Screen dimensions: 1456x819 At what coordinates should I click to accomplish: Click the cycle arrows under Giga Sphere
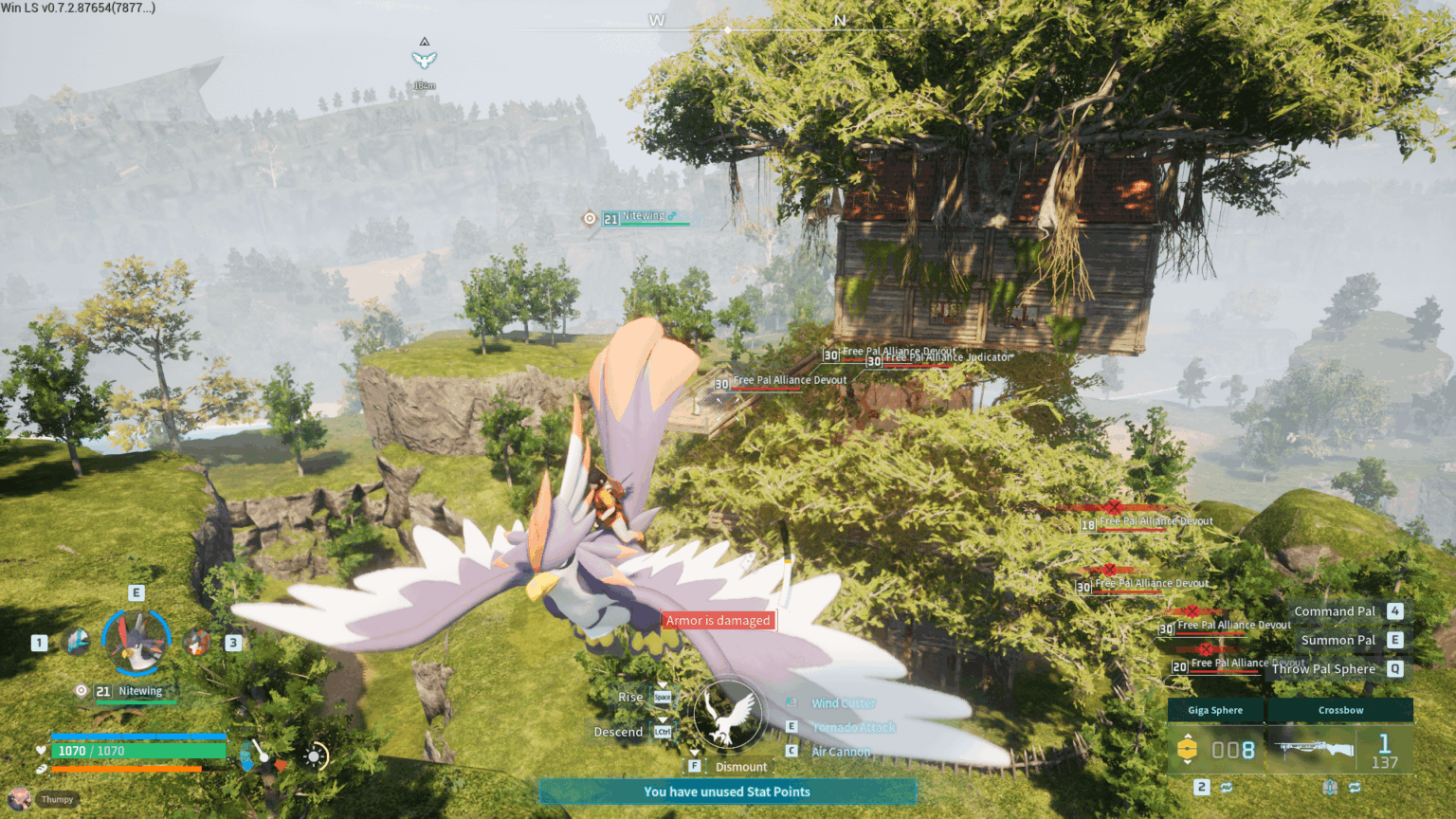point(1227,788)
